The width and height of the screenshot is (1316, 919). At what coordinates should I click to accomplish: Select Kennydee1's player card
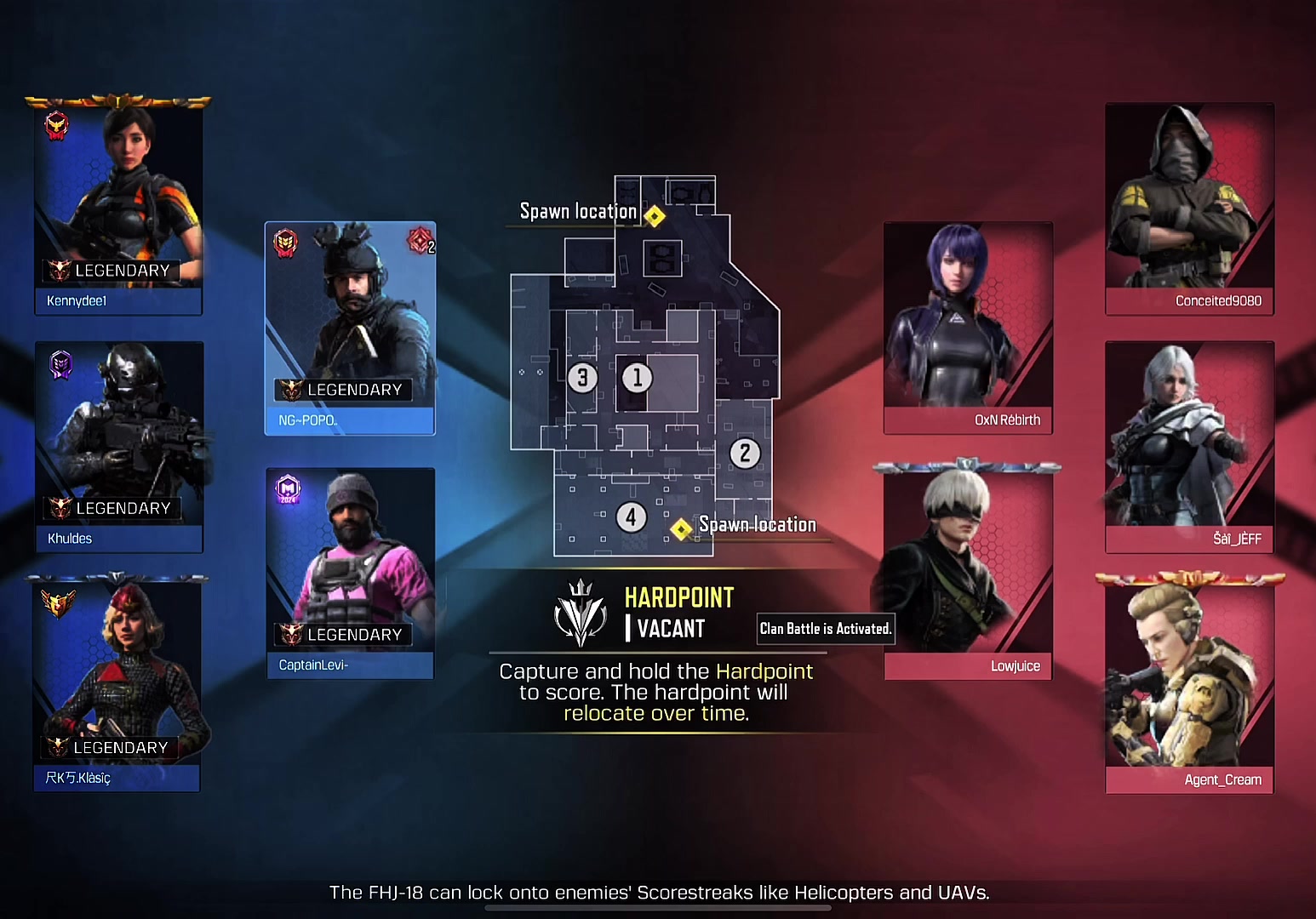click(x=118, y=208)
